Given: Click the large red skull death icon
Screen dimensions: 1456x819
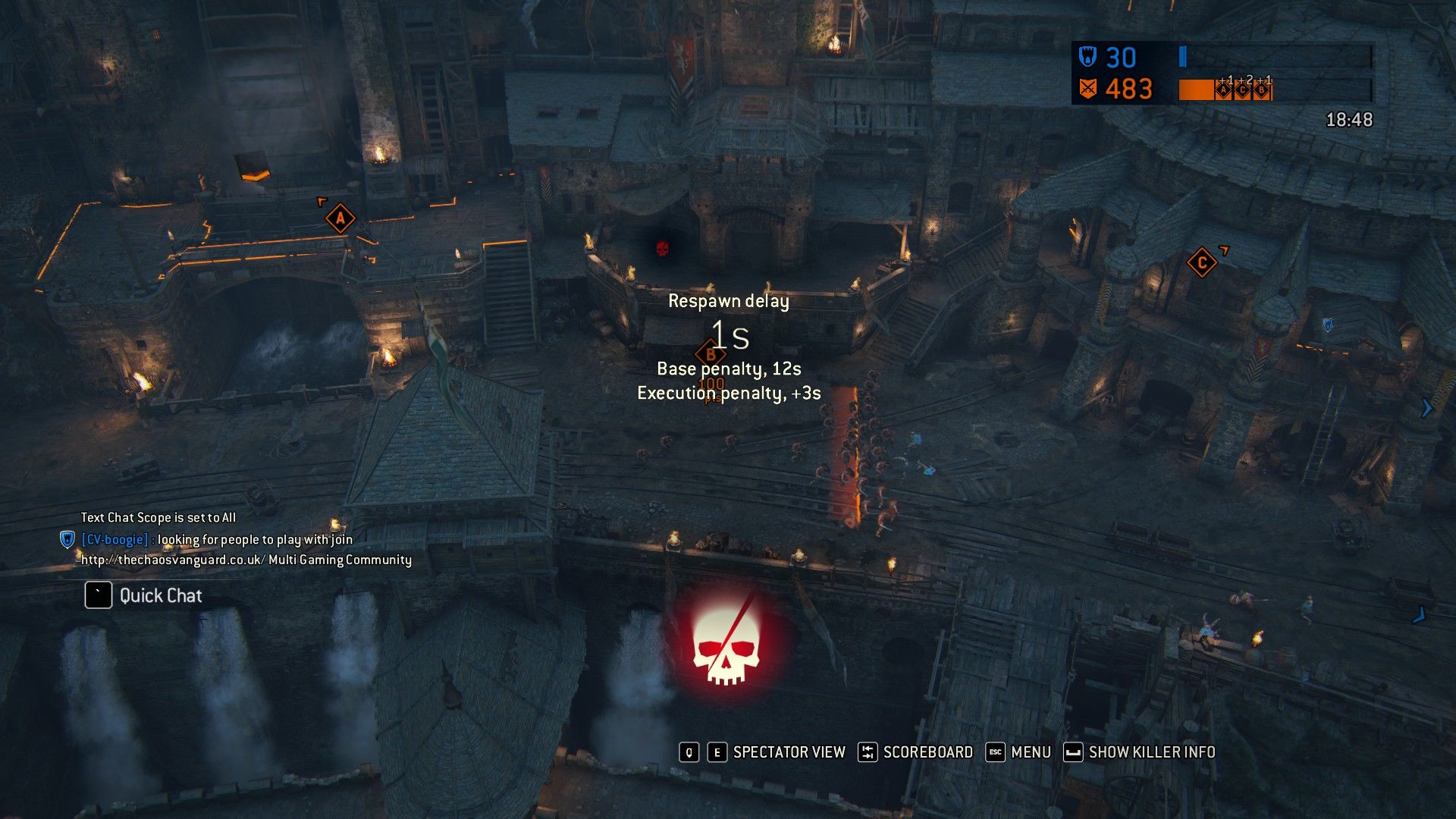Looking at the screenshot, I should click(x=726, y=645).
